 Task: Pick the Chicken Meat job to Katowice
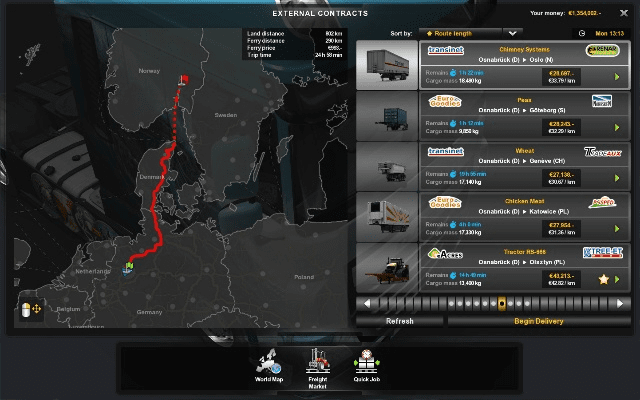point(490,217)
